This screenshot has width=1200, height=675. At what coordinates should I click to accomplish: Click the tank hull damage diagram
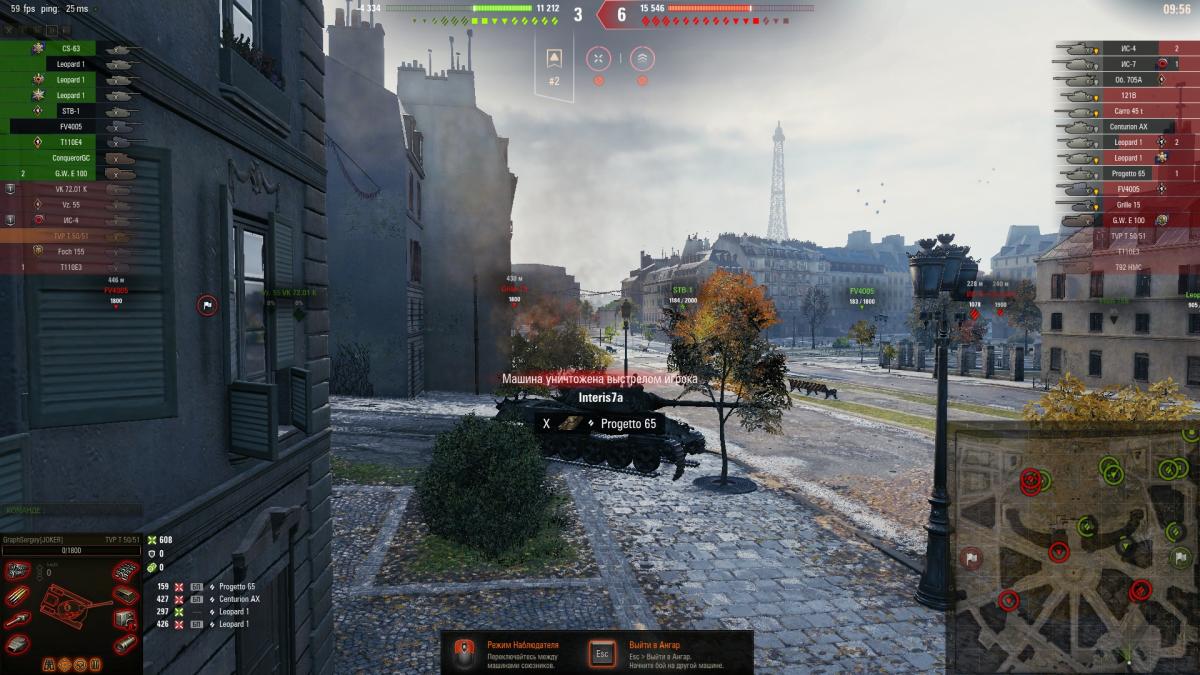click(70, 607)
